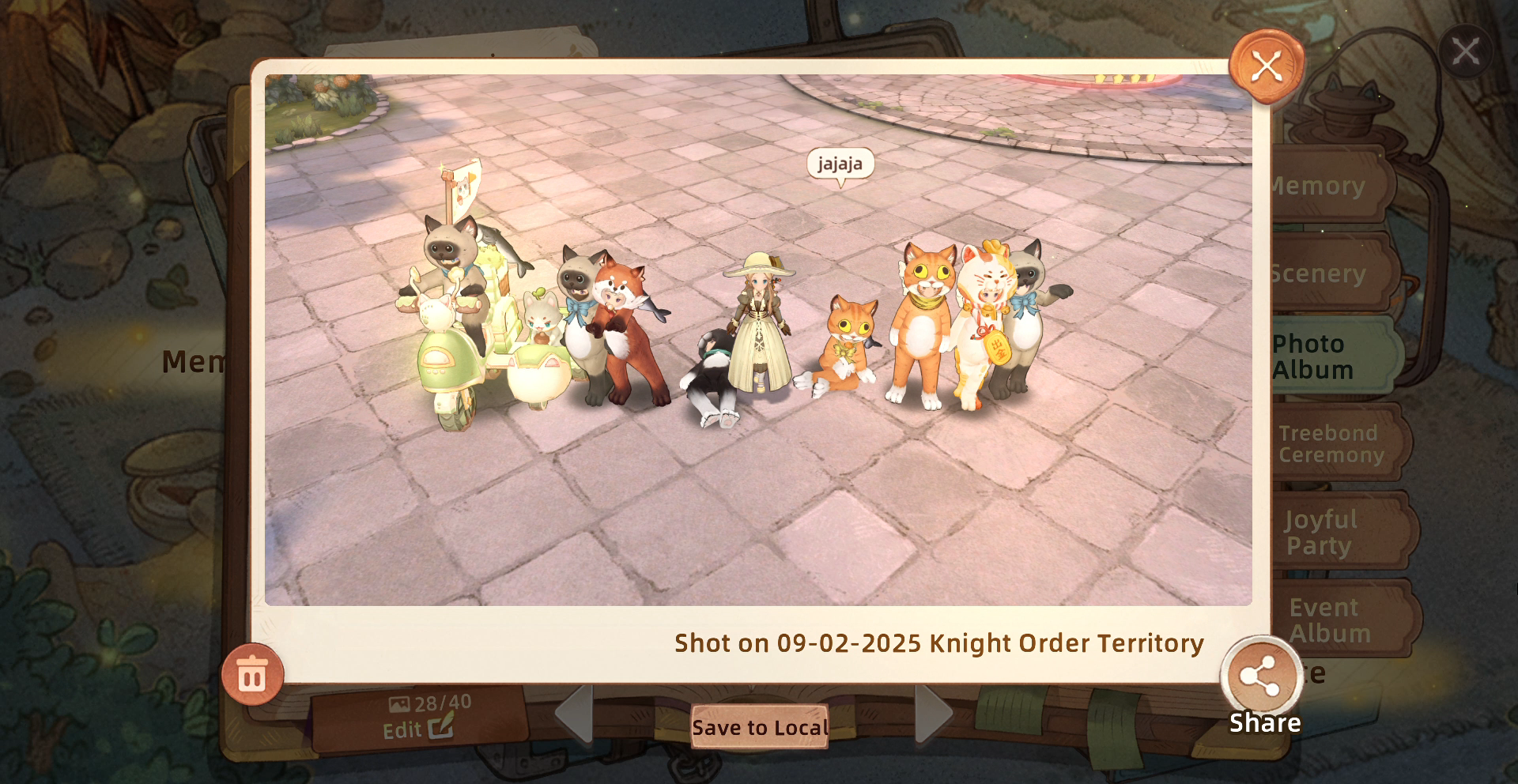Screen dimensions: 1518x784
Task: Close the album book with grey X
Action: [x=1465, y=52]
